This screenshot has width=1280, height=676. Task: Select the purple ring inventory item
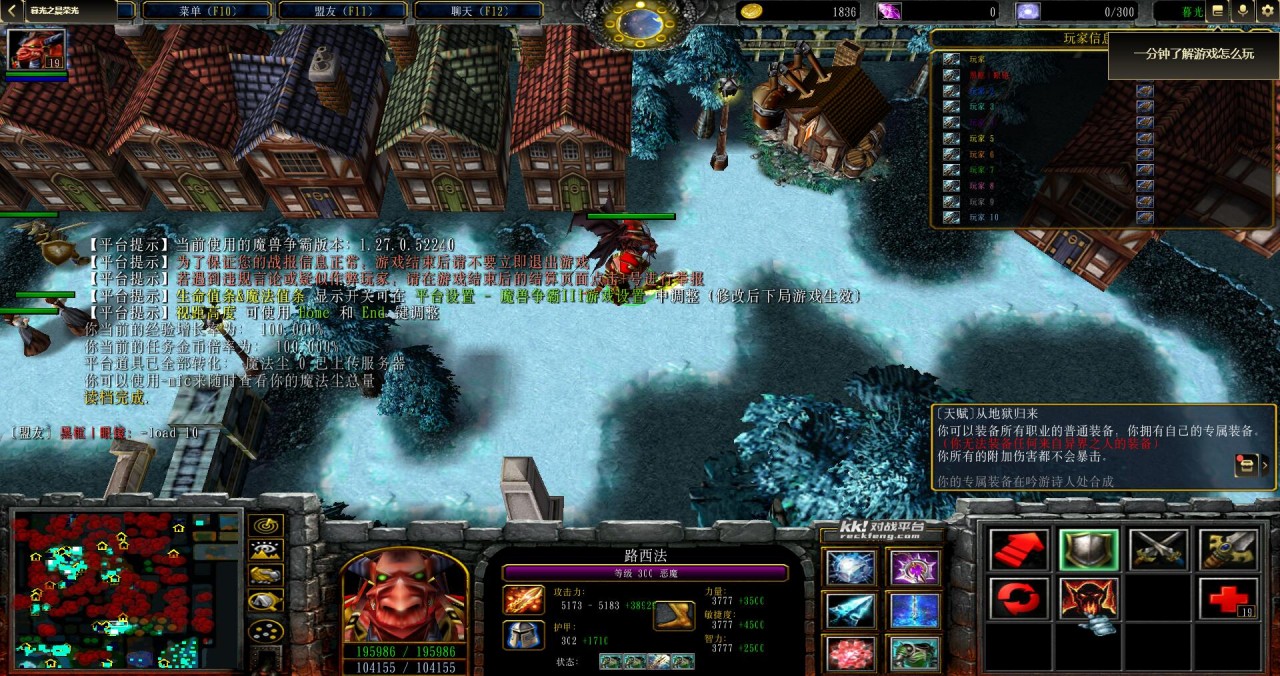914,568
